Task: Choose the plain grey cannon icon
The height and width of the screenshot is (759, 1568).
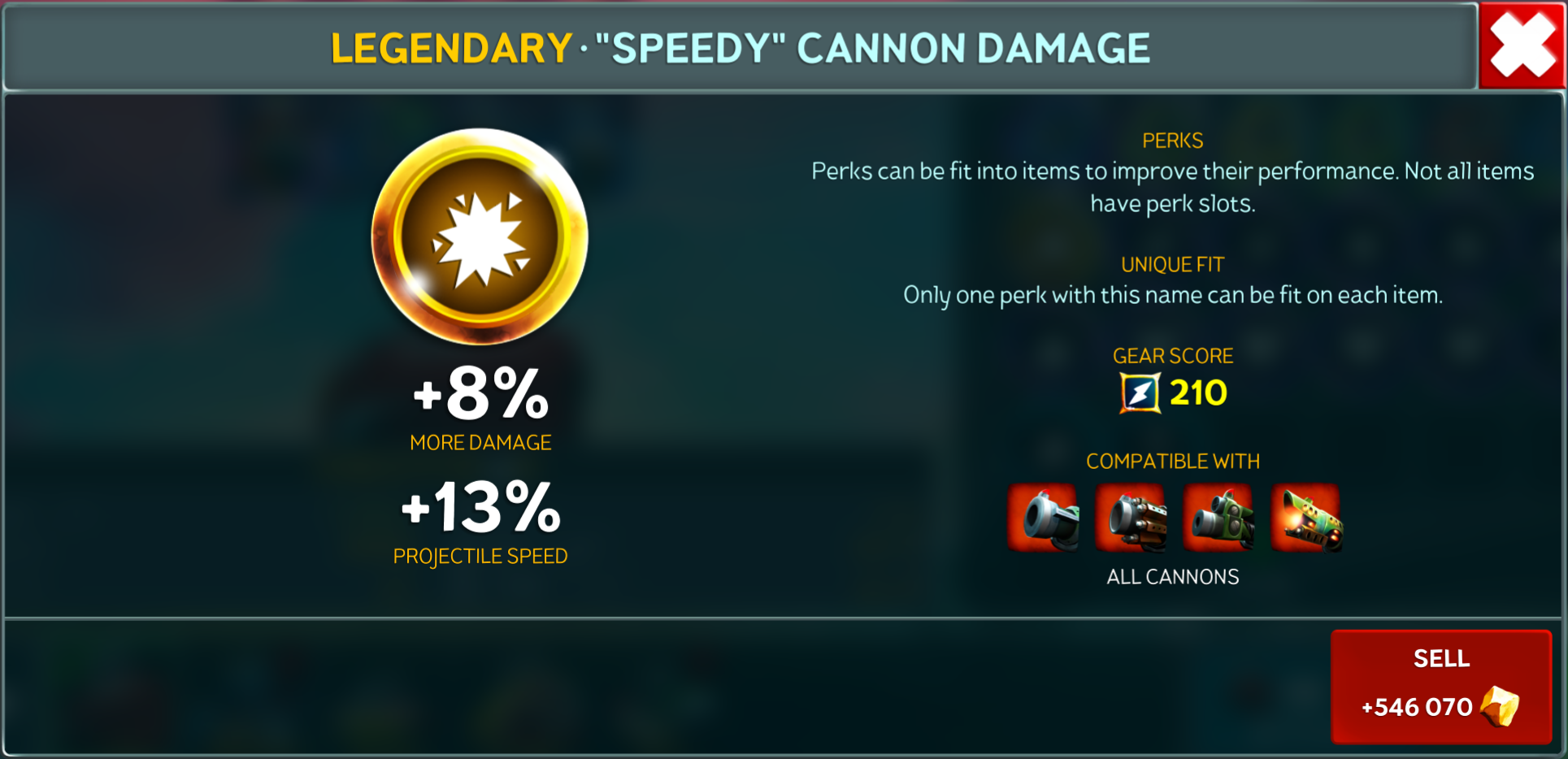Action: (1044, 518)
